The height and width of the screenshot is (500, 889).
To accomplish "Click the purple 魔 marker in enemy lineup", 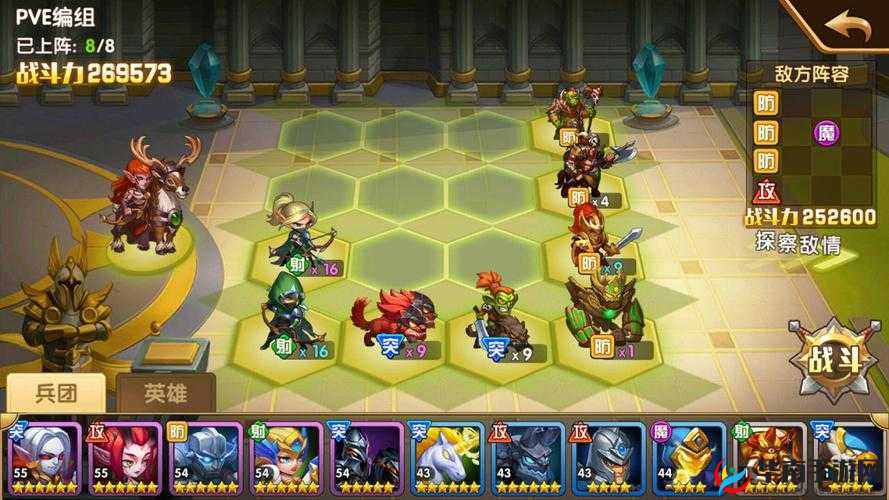I will point(827,132).
